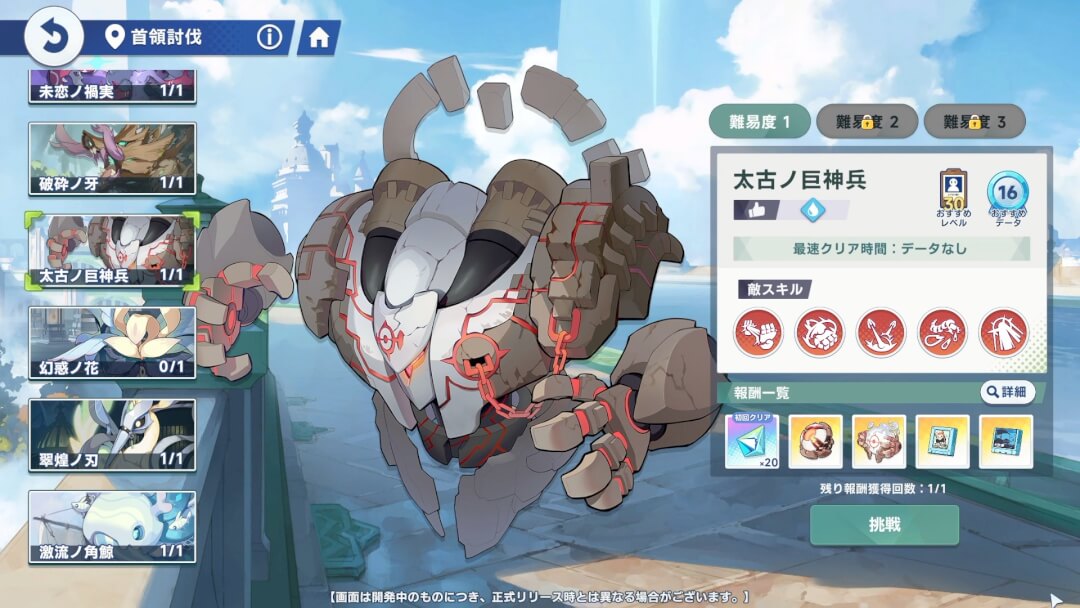The width and height of the screenshot is (1080, 608).
Task: Inspect the twin anchor hooks enemy skill
Action: [x=881, y=333]
